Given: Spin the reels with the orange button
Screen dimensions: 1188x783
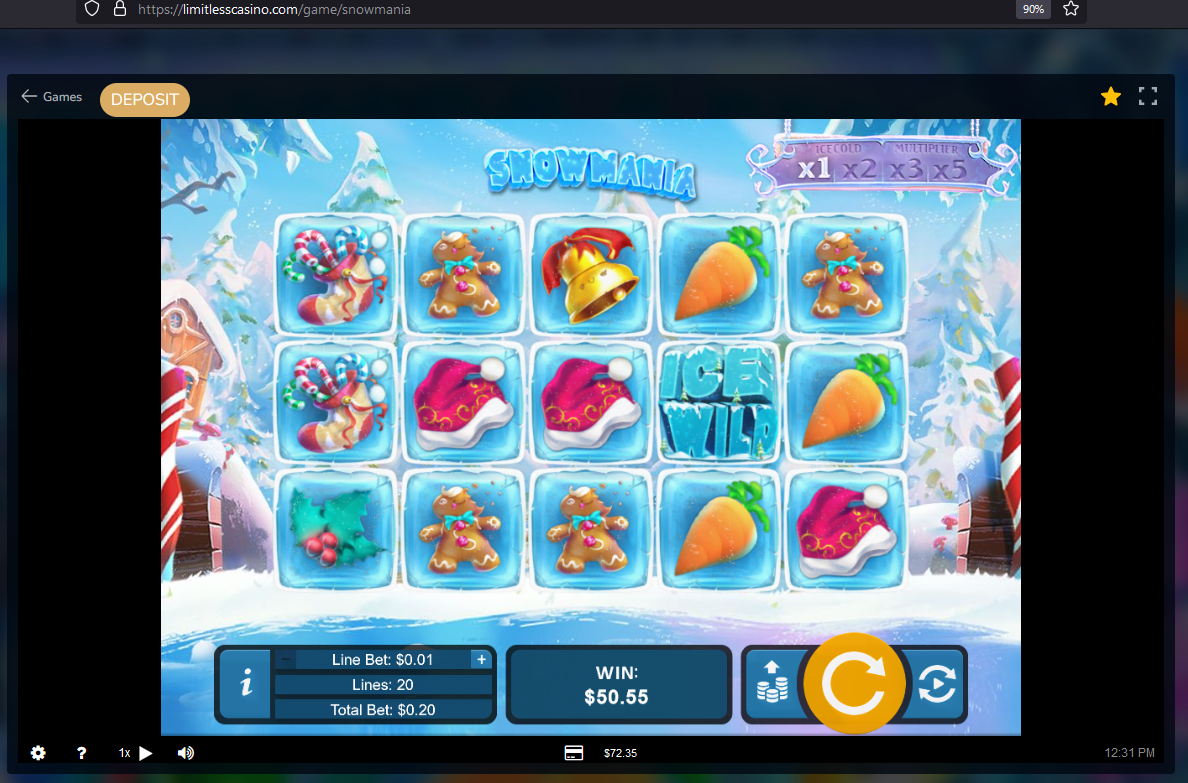Looking at the screenshot, I should tap(854, 684).
